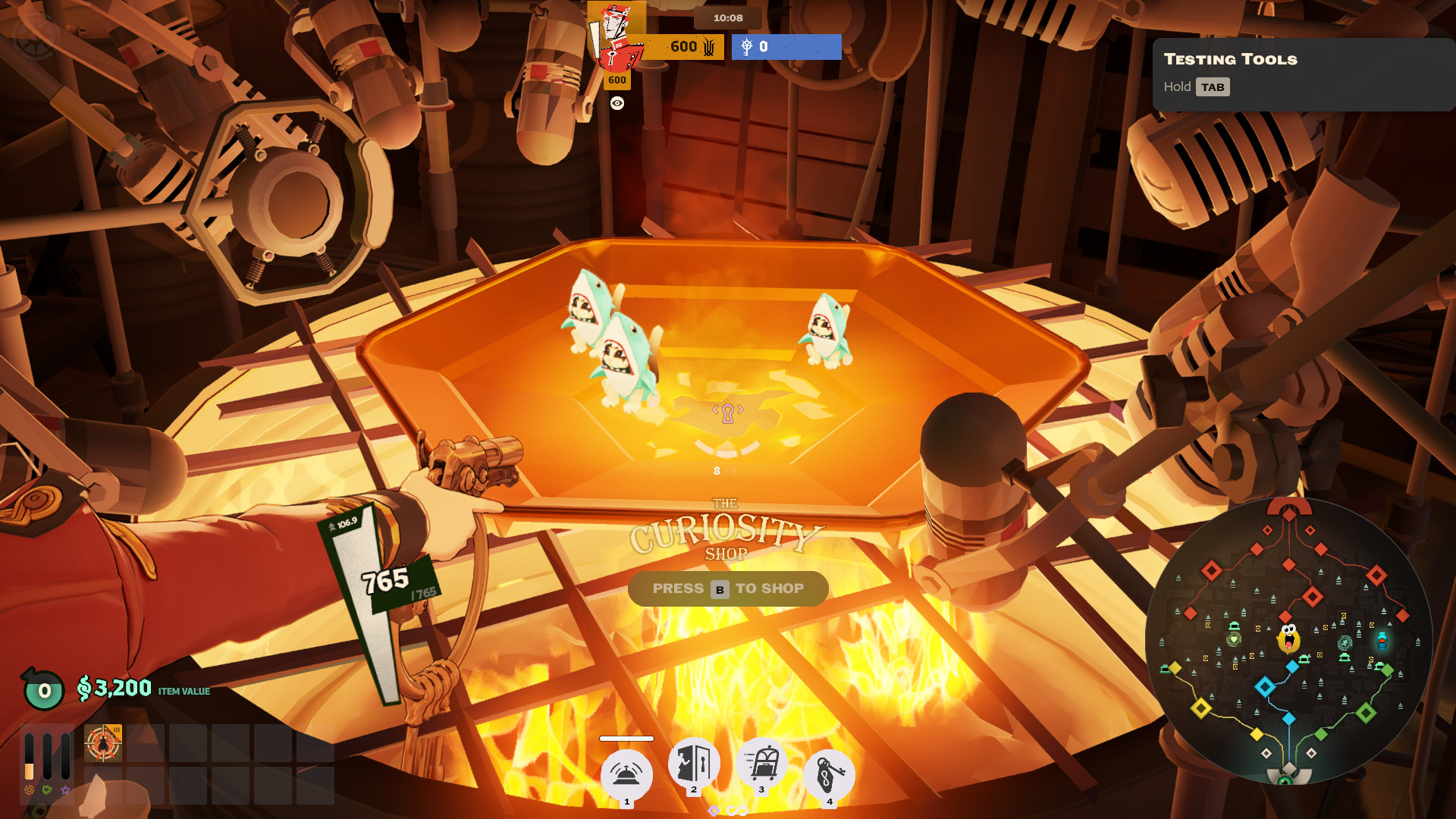The height and width of the screenshot is (819, 1456).
Task: Click the green heart marker on minimap
Action: click(x=1234, y=639)
